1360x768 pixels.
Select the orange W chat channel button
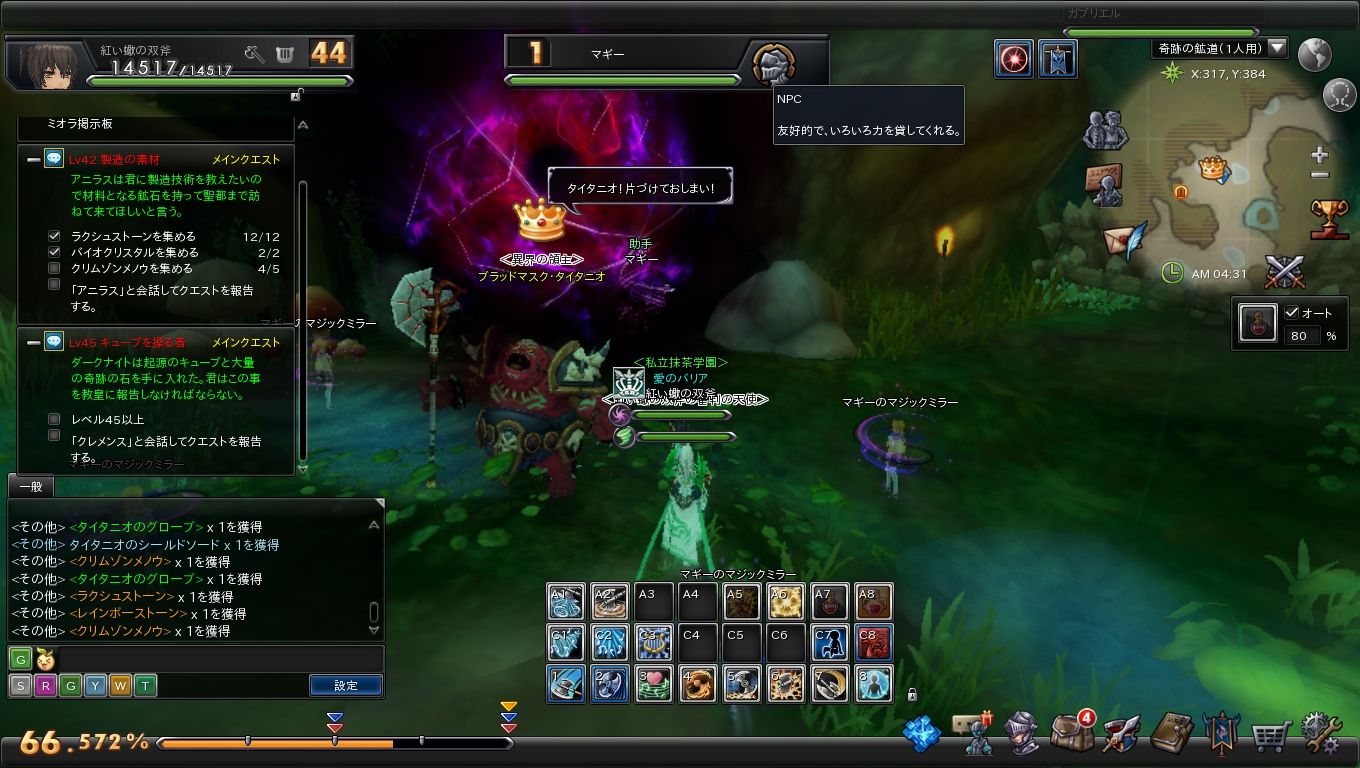[120, 686]
